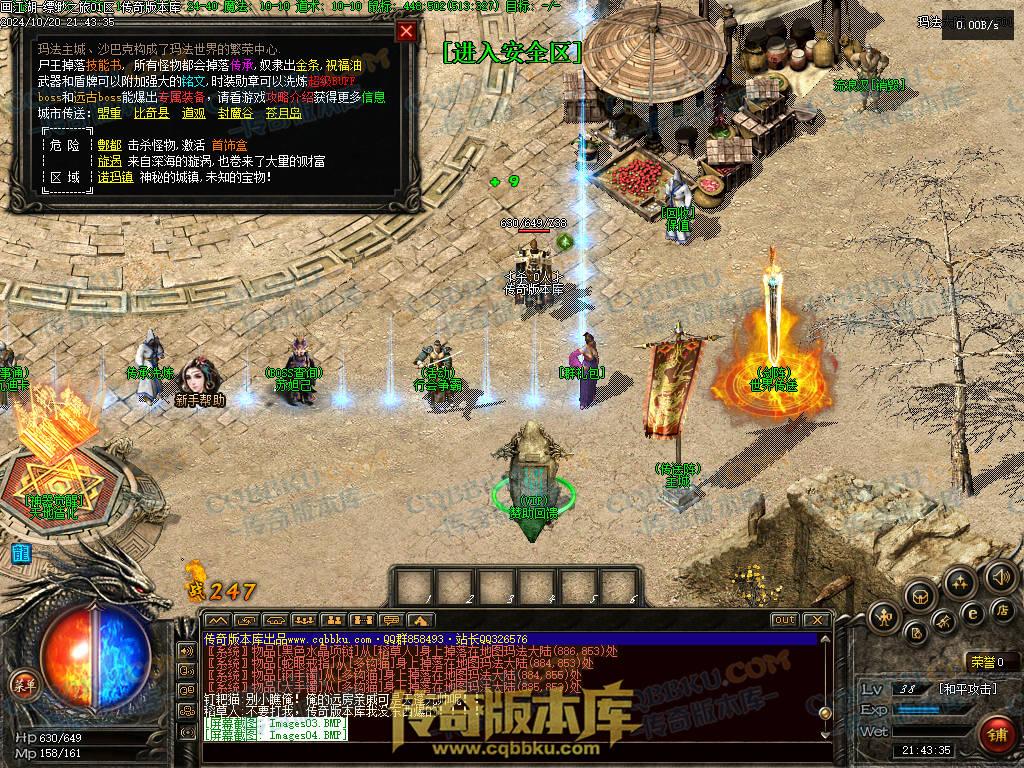Open the 店 shop round button
The height and width of the screenshot is (768, 1024).
pos(1003,609)
